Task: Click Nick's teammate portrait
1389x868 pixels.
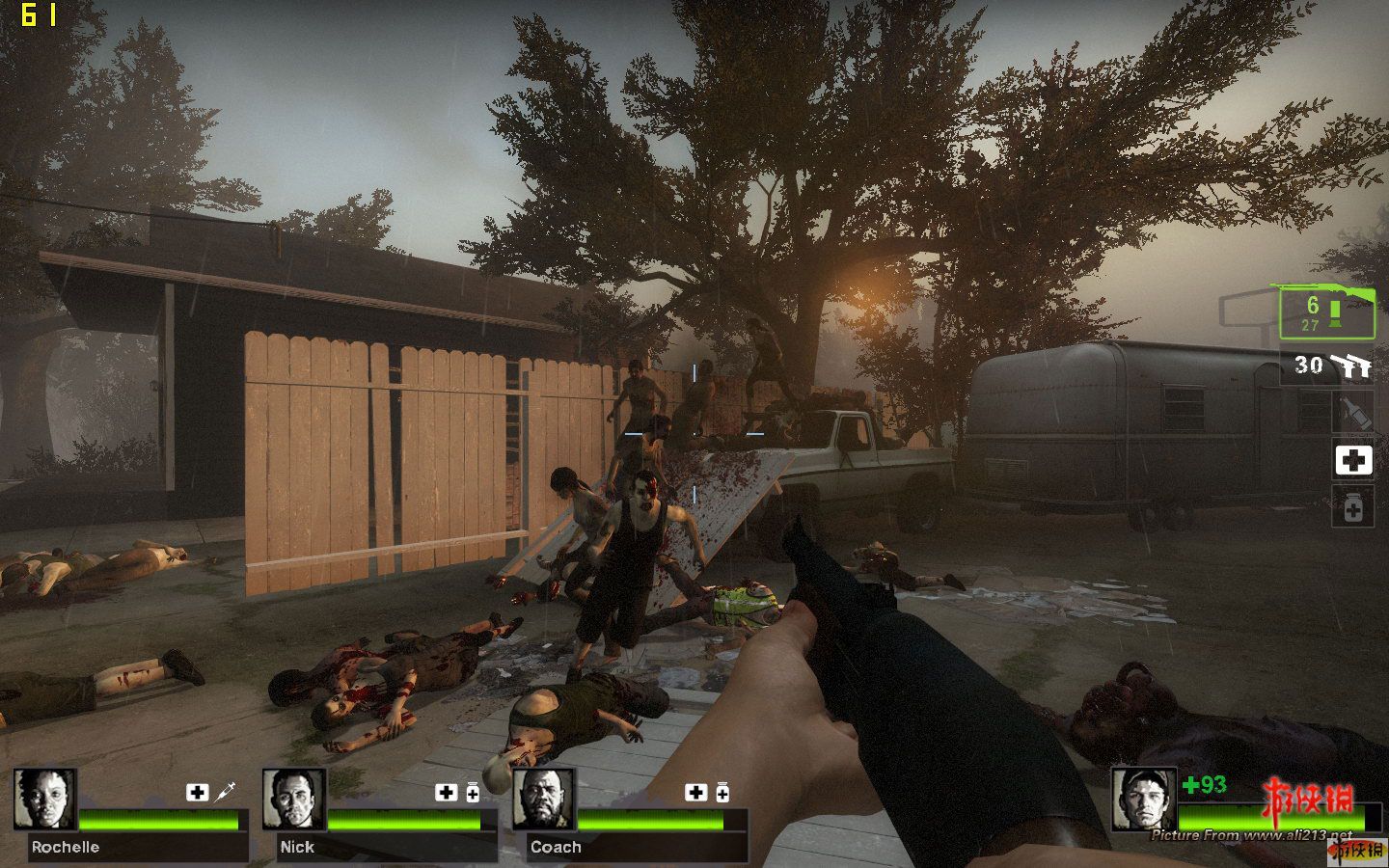Action: tap(294, 800)
